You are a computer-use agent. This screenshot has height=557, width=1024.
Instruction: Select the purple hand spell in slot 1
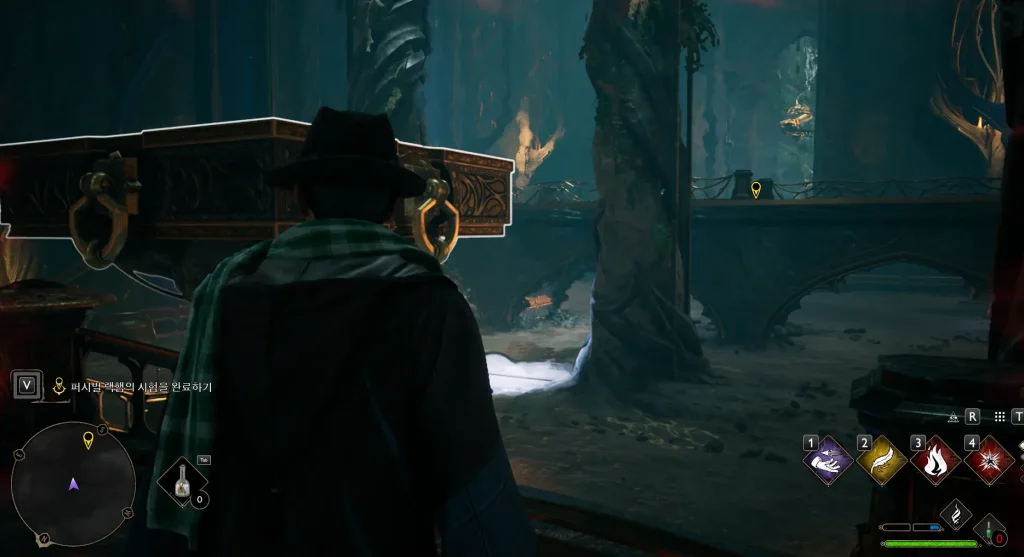point(828,462)
